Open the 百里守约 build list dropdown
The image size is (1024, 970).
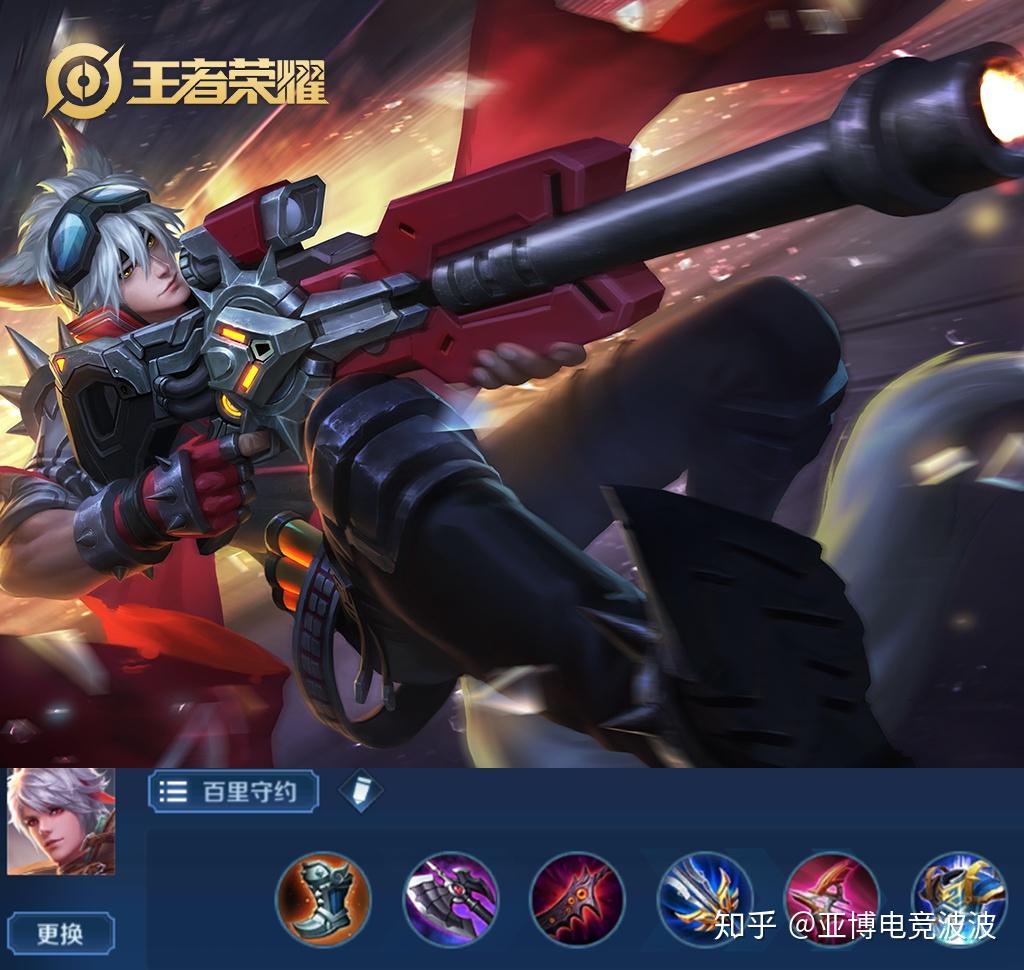pos(234,792)
